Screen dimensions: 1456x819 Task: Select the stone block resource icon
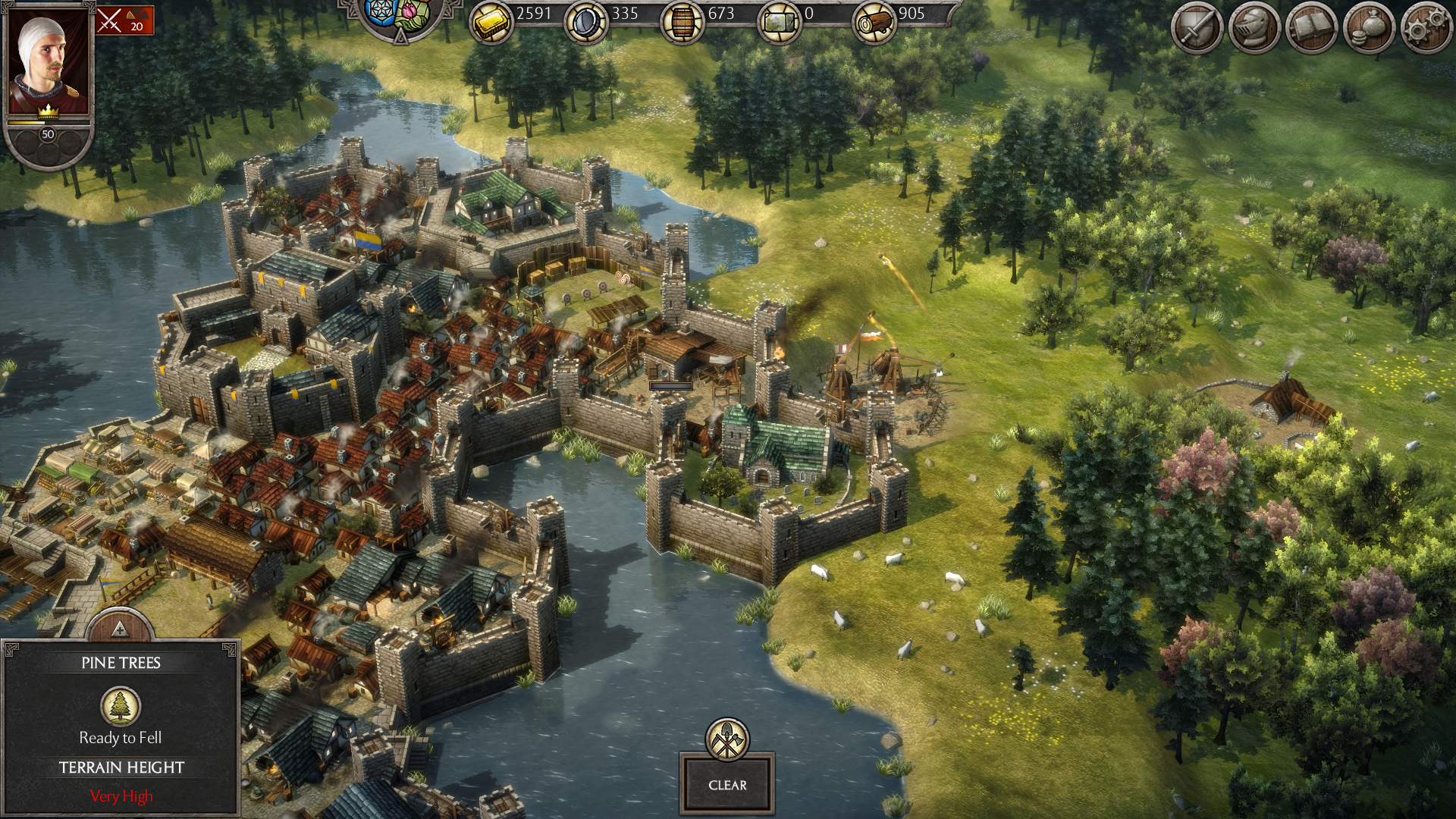pos(780,23)
